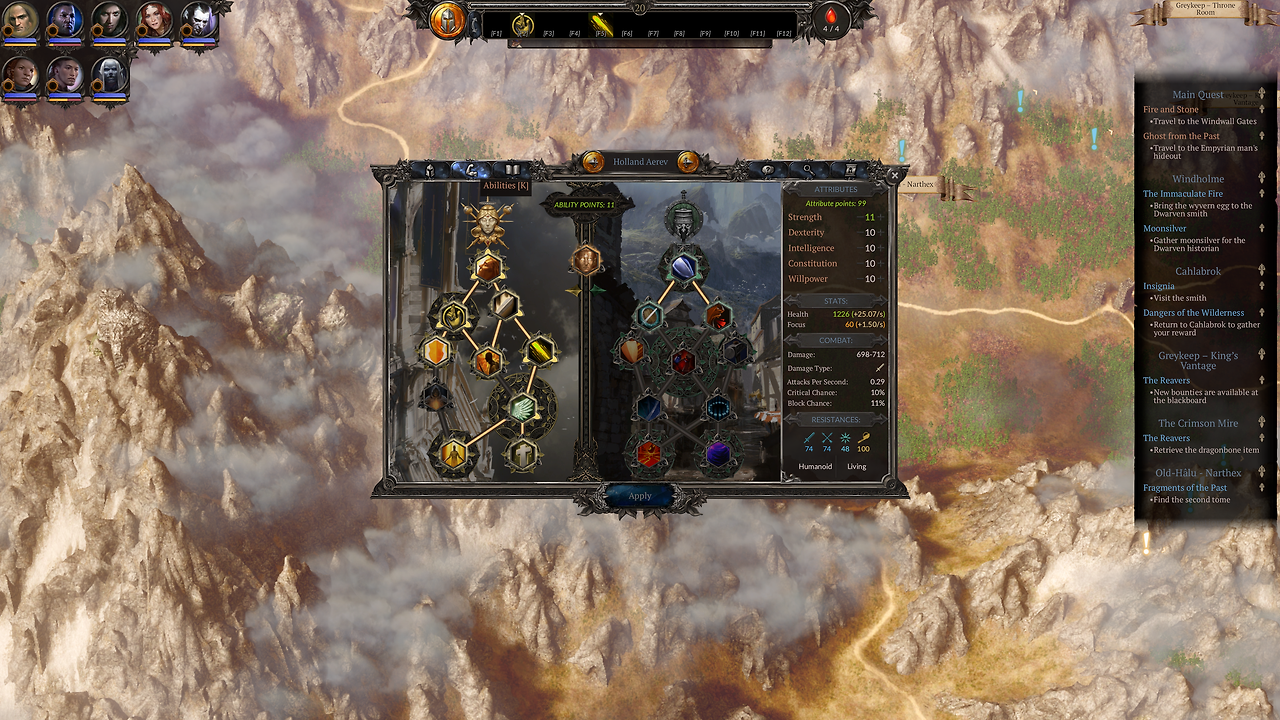1280x720 pixels.
Task: Switch to previous character with left arrow
Action: (593, 162)
